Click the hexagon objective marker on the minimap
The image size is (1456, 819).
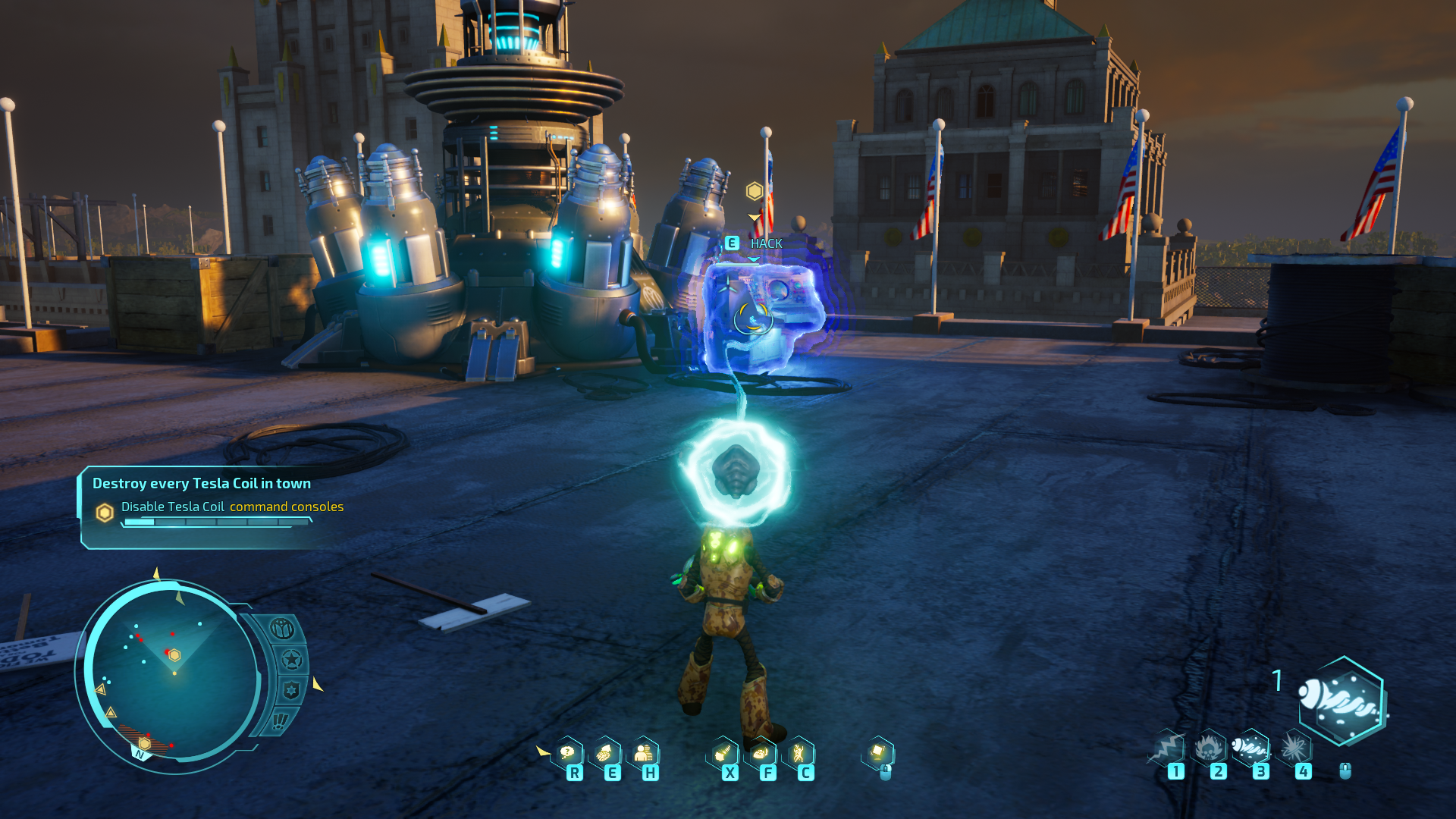click(x=174, y=655)
